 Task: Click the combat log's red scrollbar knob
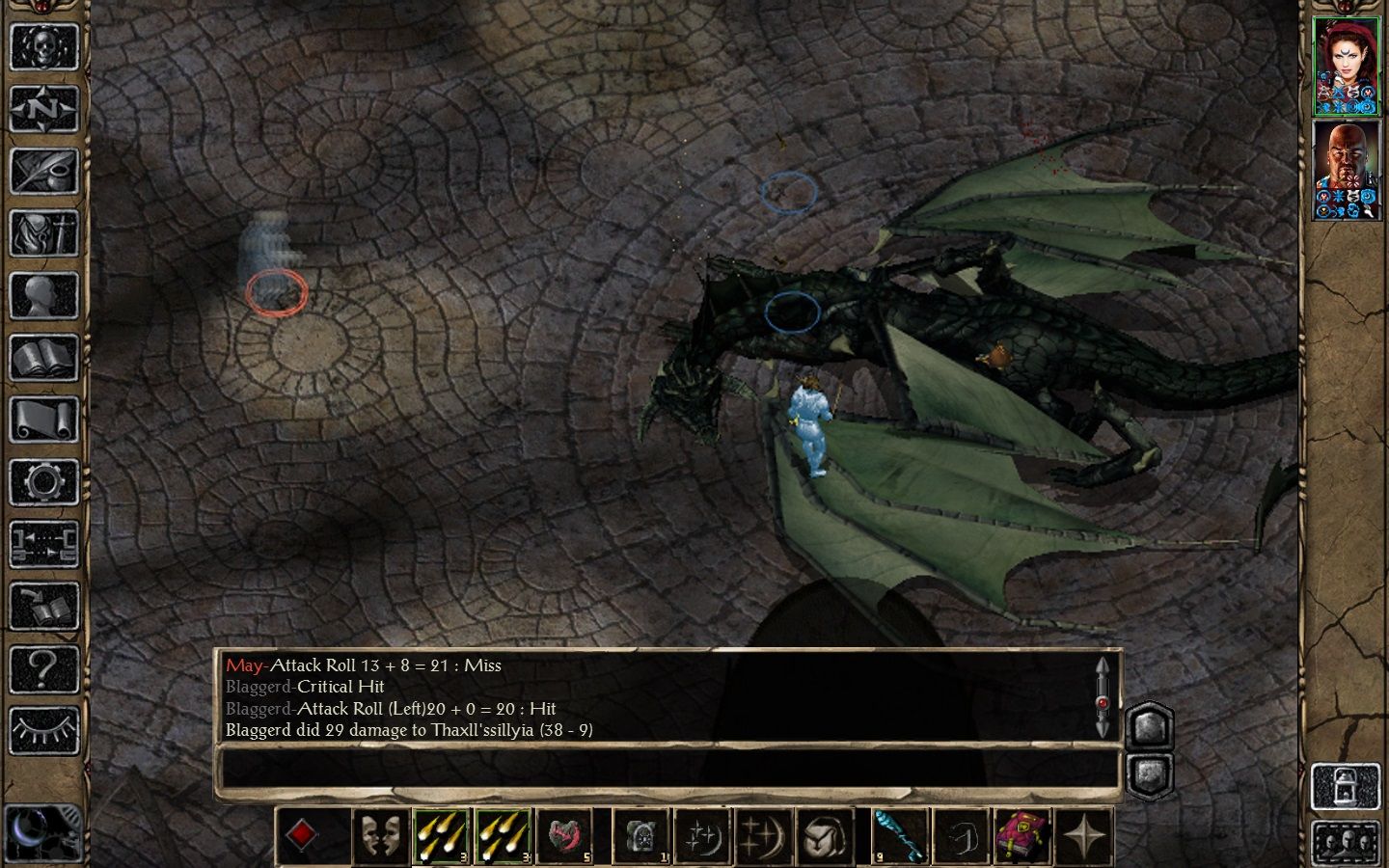[1103, 702]
